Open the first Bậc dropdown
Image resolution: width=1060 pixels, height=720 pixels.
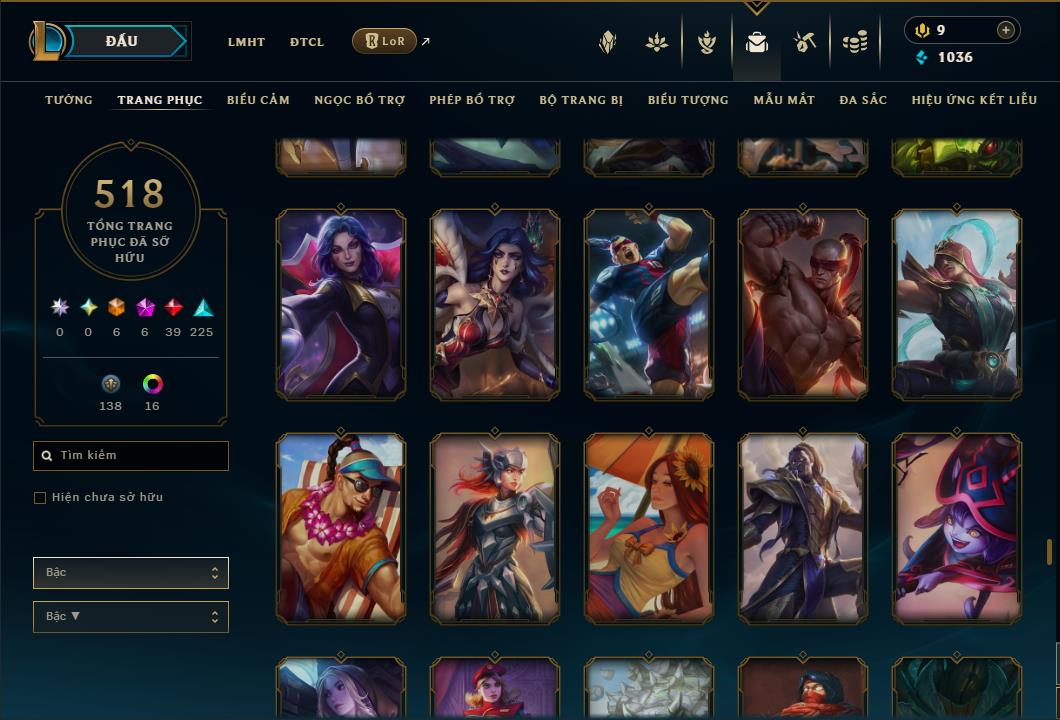(131, 573)
